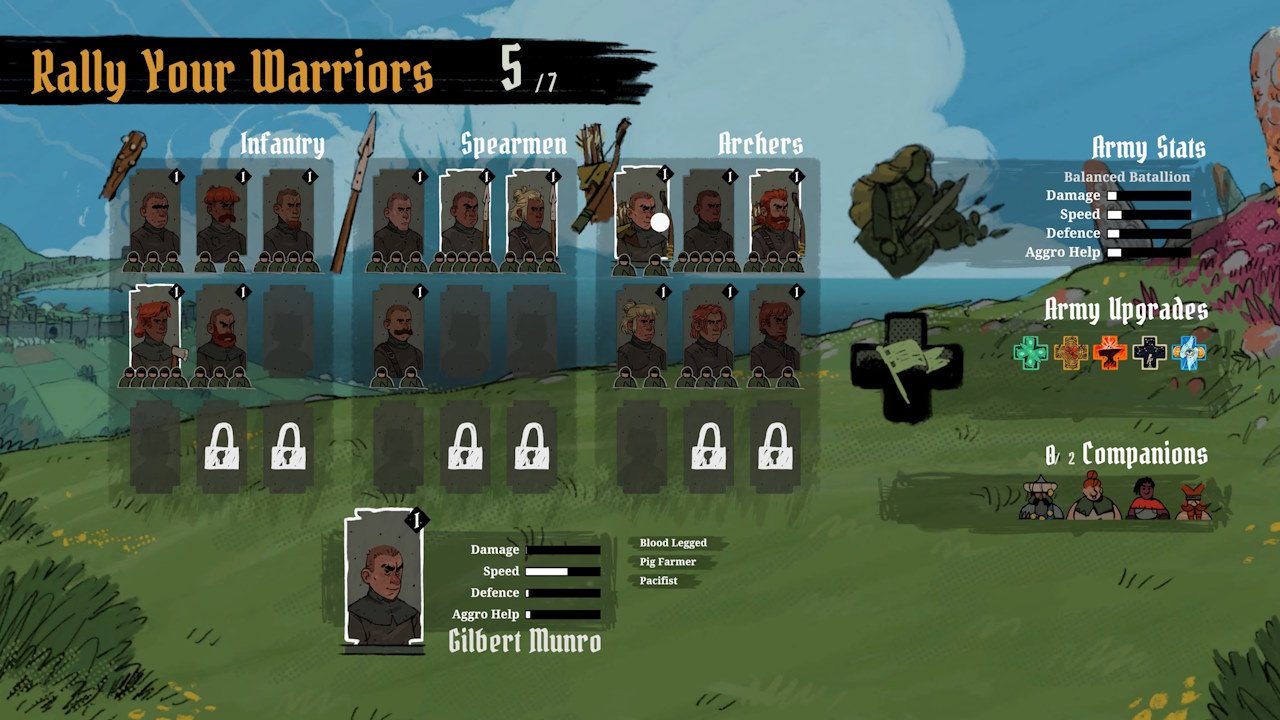1280x720 pixels.
Task: Click Gilbert Munro's large portrait card
Action: [384, 578]
